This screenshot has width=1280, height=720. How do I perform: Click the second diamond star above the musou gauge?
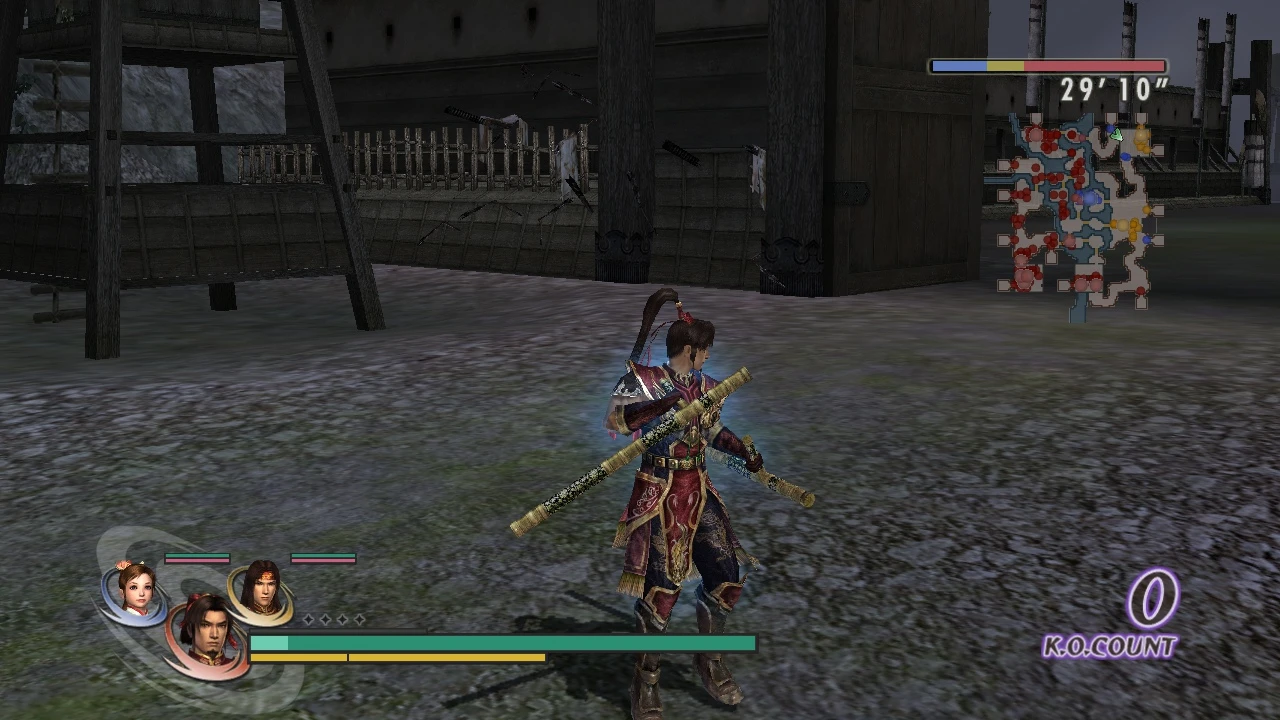(x=325, y=619)
